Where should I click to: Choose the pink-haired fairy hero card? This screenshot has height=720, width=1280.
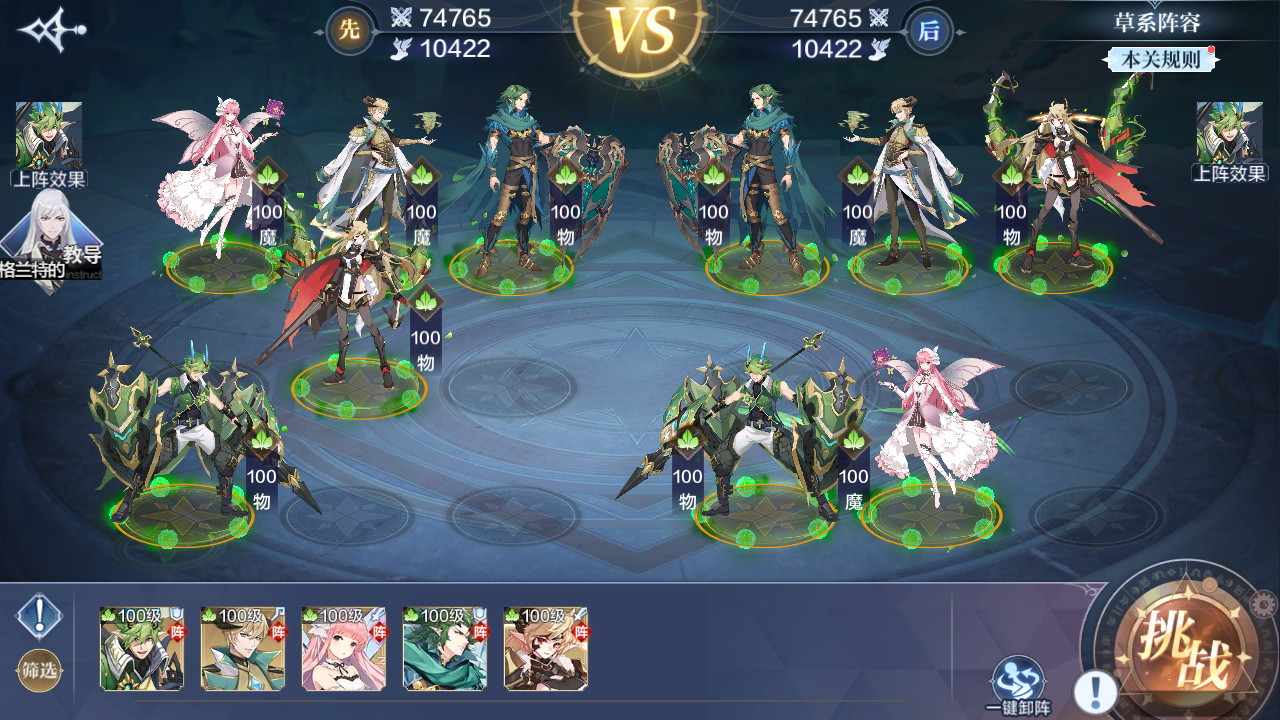coord(344,649)
